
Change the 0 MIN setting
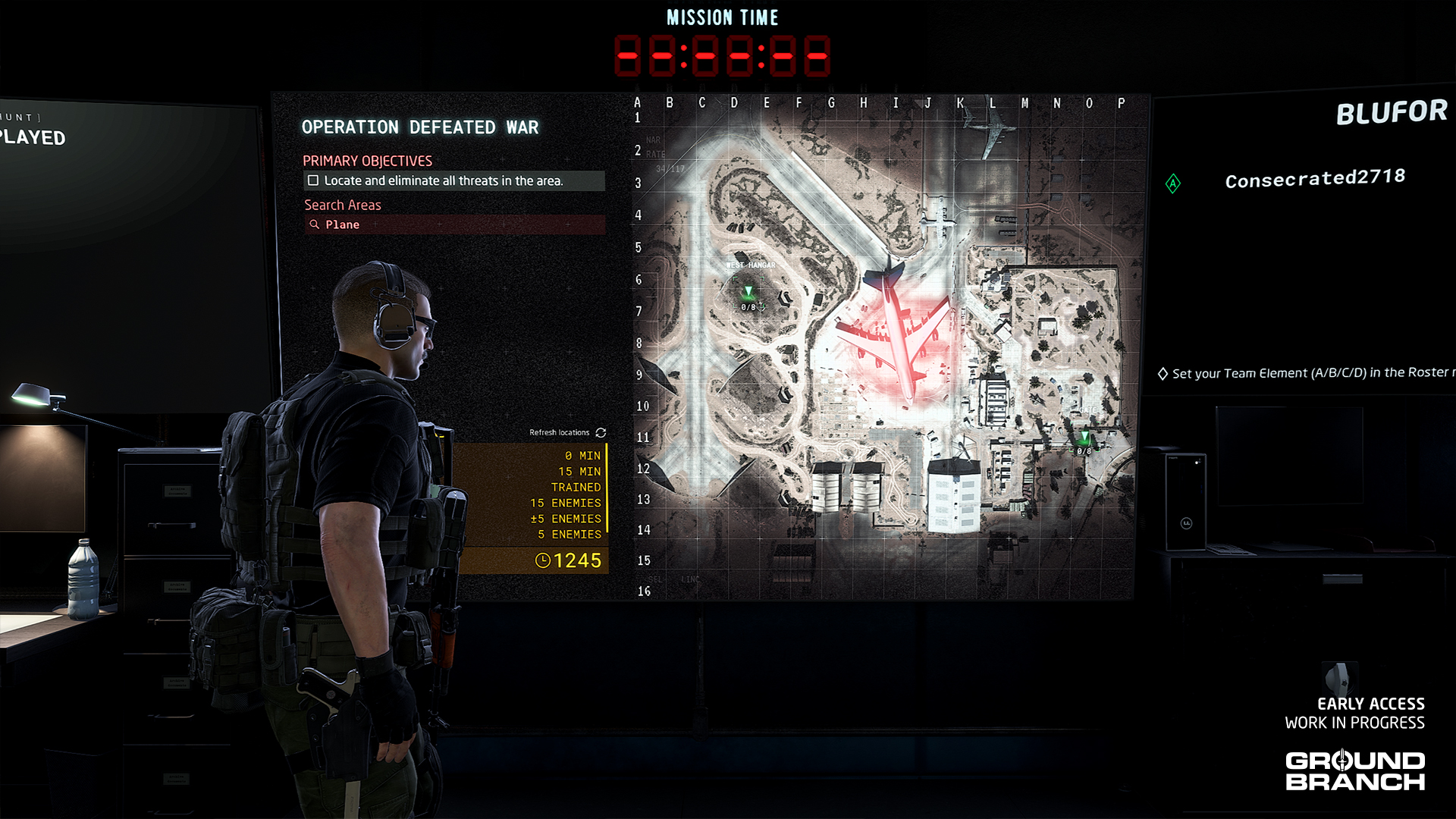(x=582, y=456)
